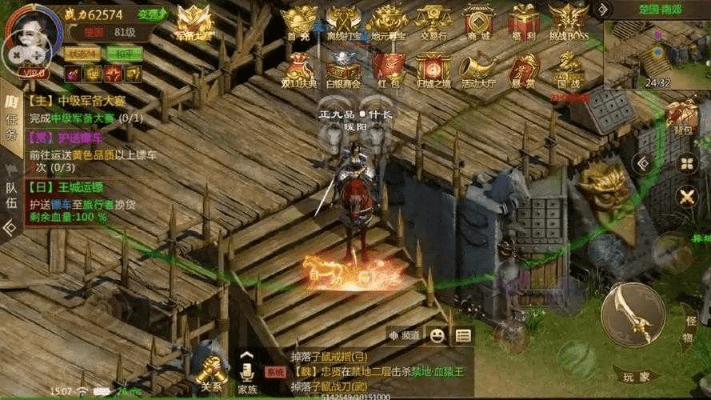The width and height of the screenshot is (711, 400).
Task: Open the 悬赏 bounty icon
Action: (x=524, y=68)
